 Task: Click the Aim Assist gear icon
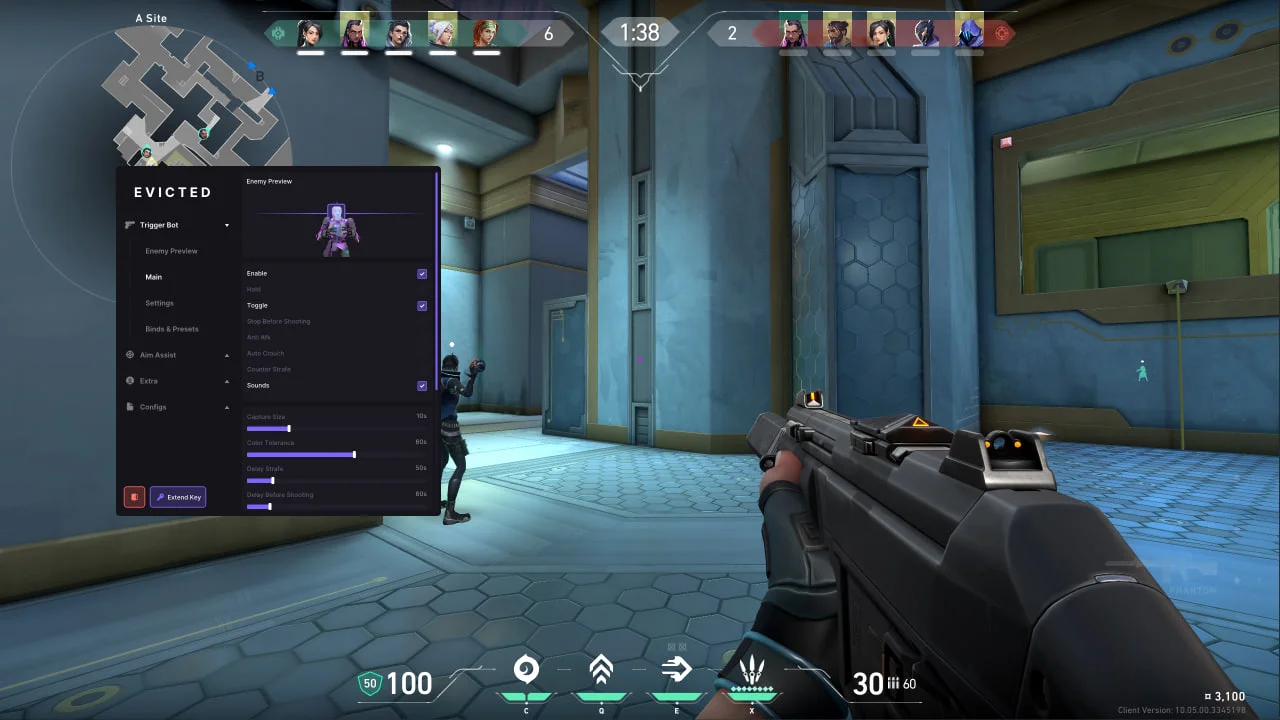click(129, 355)
